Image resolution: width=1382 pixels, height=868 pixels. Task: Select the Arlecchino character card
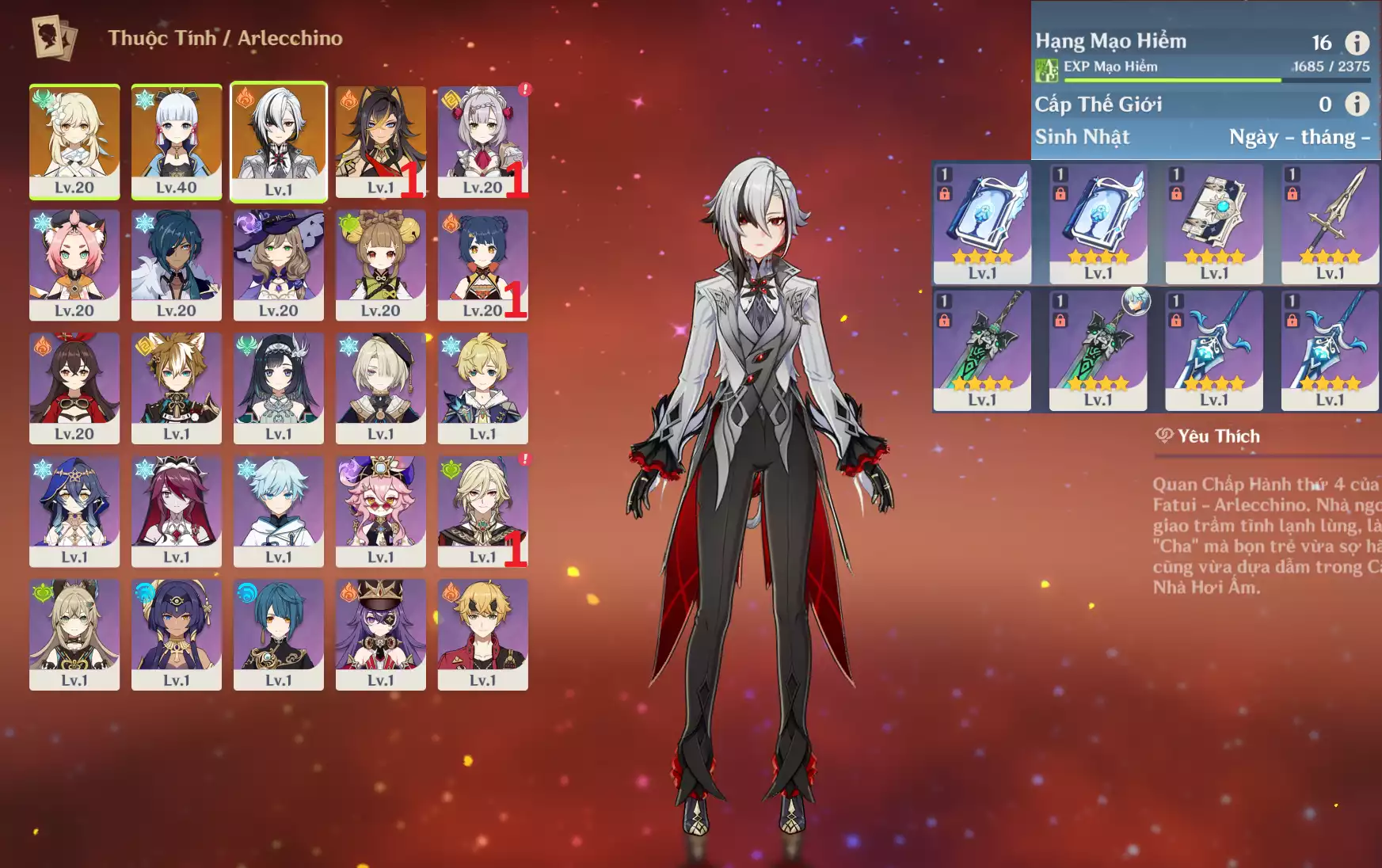(x=279, y=141)
